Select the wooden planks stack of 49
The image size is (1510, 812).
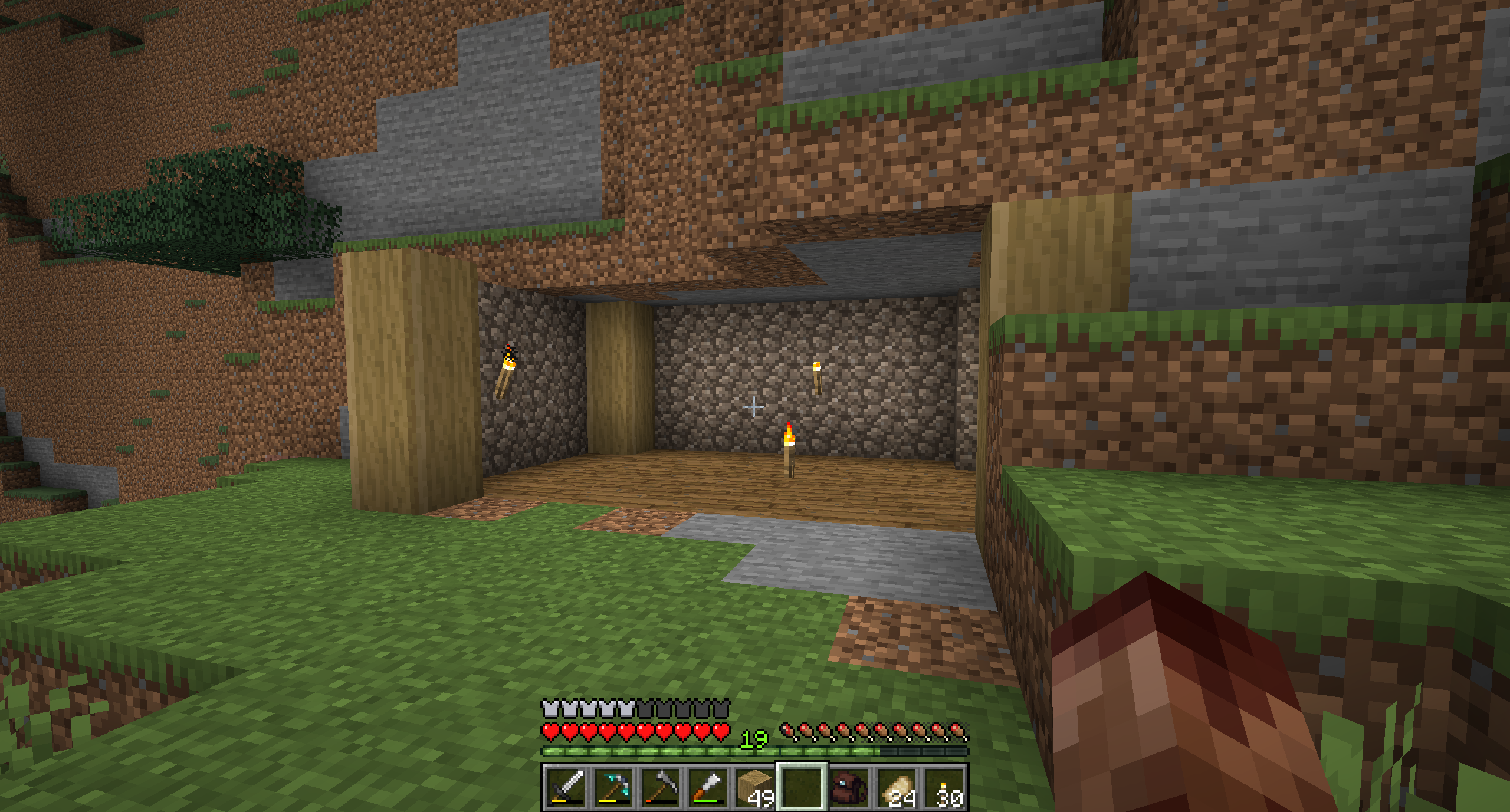[755, 788]
